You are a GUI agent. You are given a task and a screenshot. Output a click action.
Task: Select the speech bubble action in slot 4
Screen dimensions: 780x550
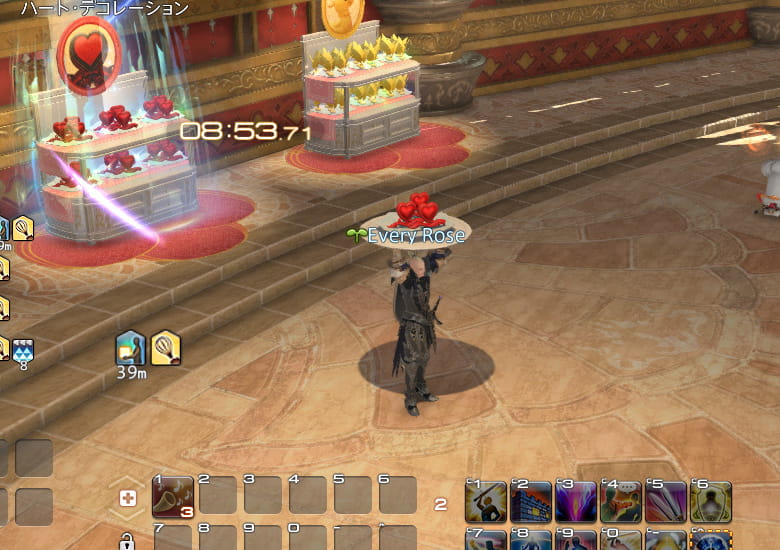[x=622, y=501]
